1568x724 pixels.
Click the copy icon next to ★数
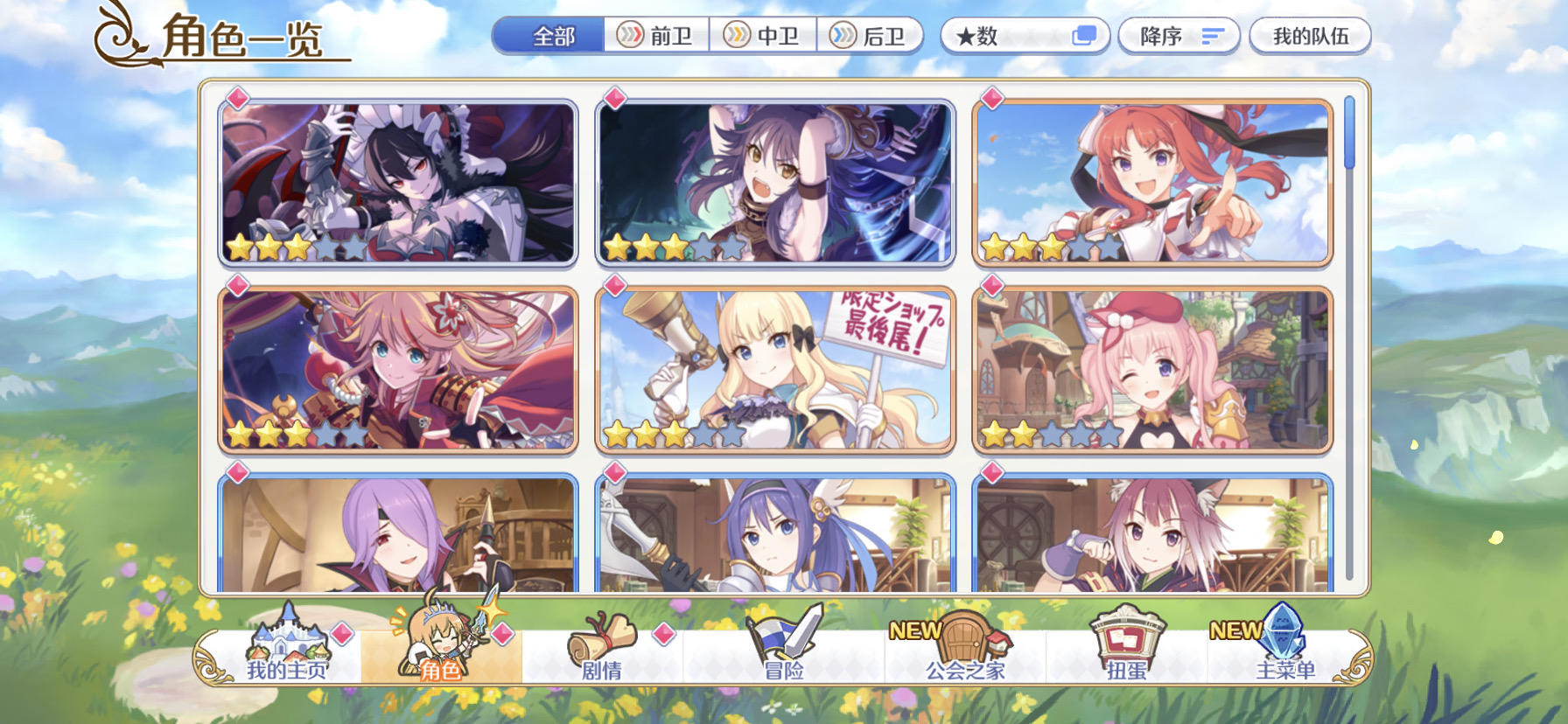[x=1085, y=33]
